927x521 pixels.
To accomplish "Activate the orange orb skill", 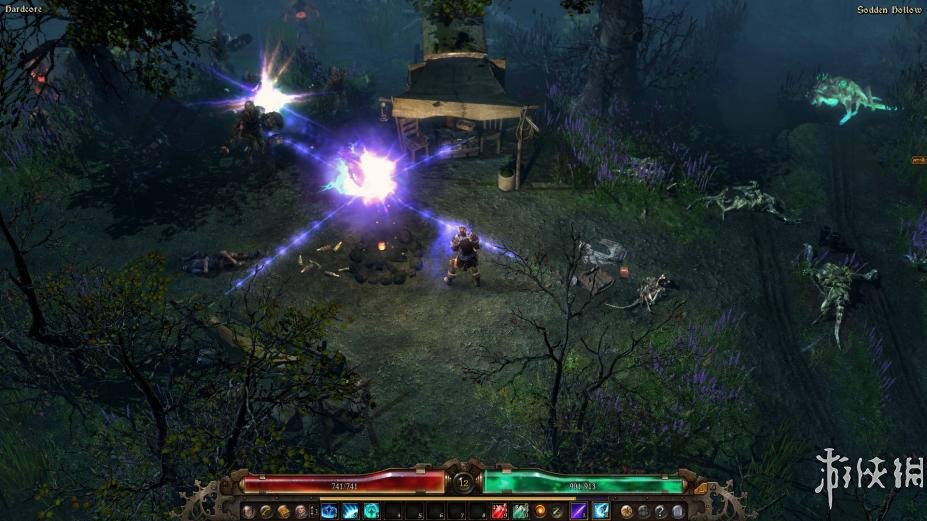I will pyautogui.click(x=541, y=511).
